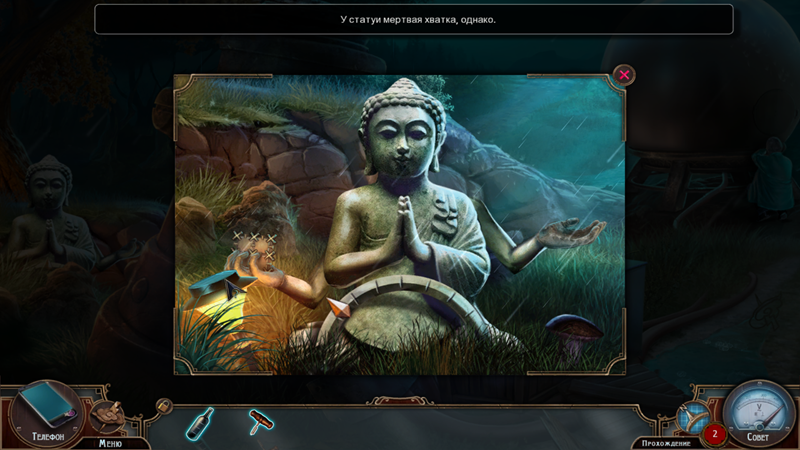Select the bottle in the inventory

(199, 423)
